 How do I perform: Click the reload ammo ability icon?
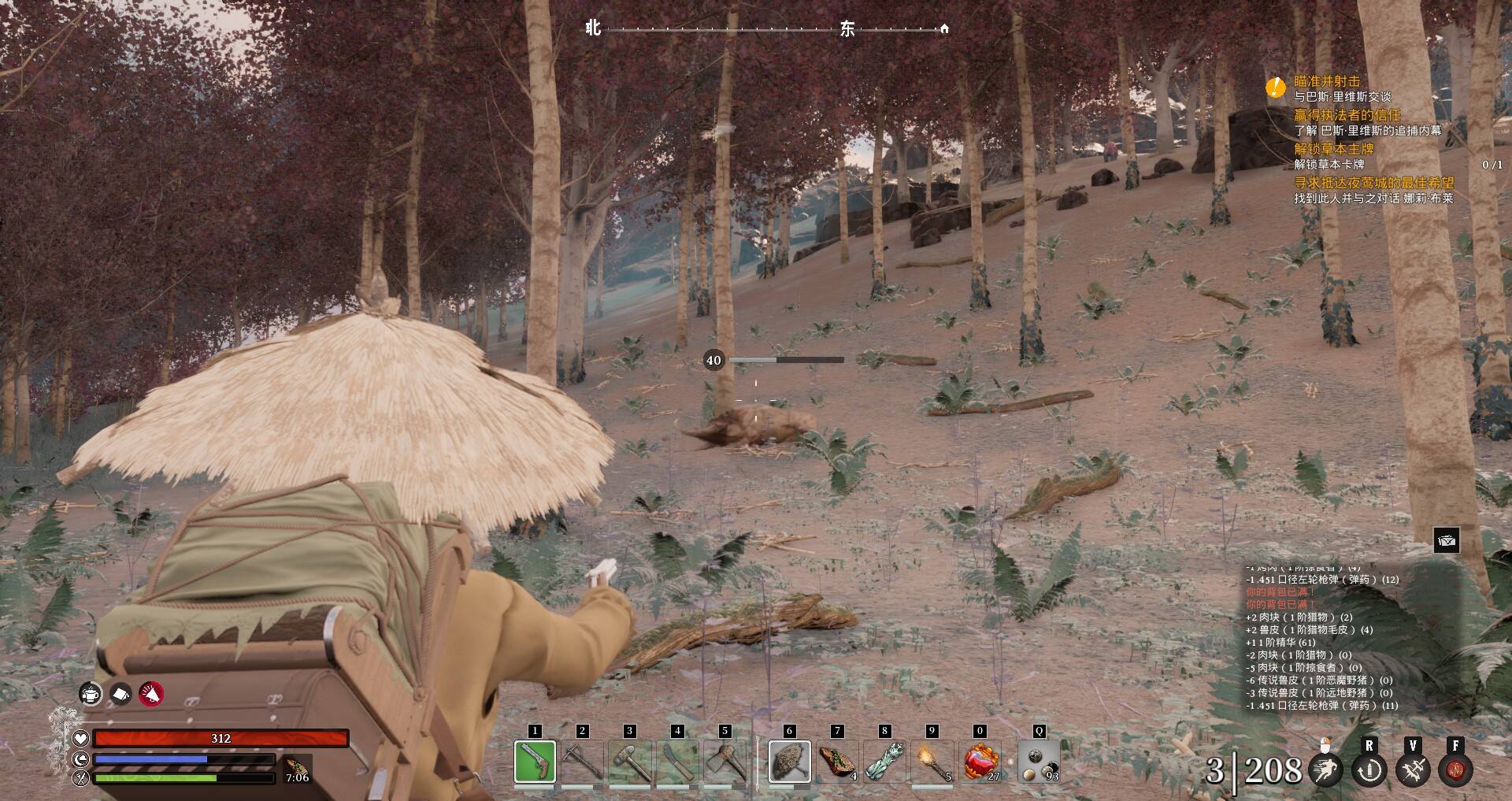point(1369,769)
